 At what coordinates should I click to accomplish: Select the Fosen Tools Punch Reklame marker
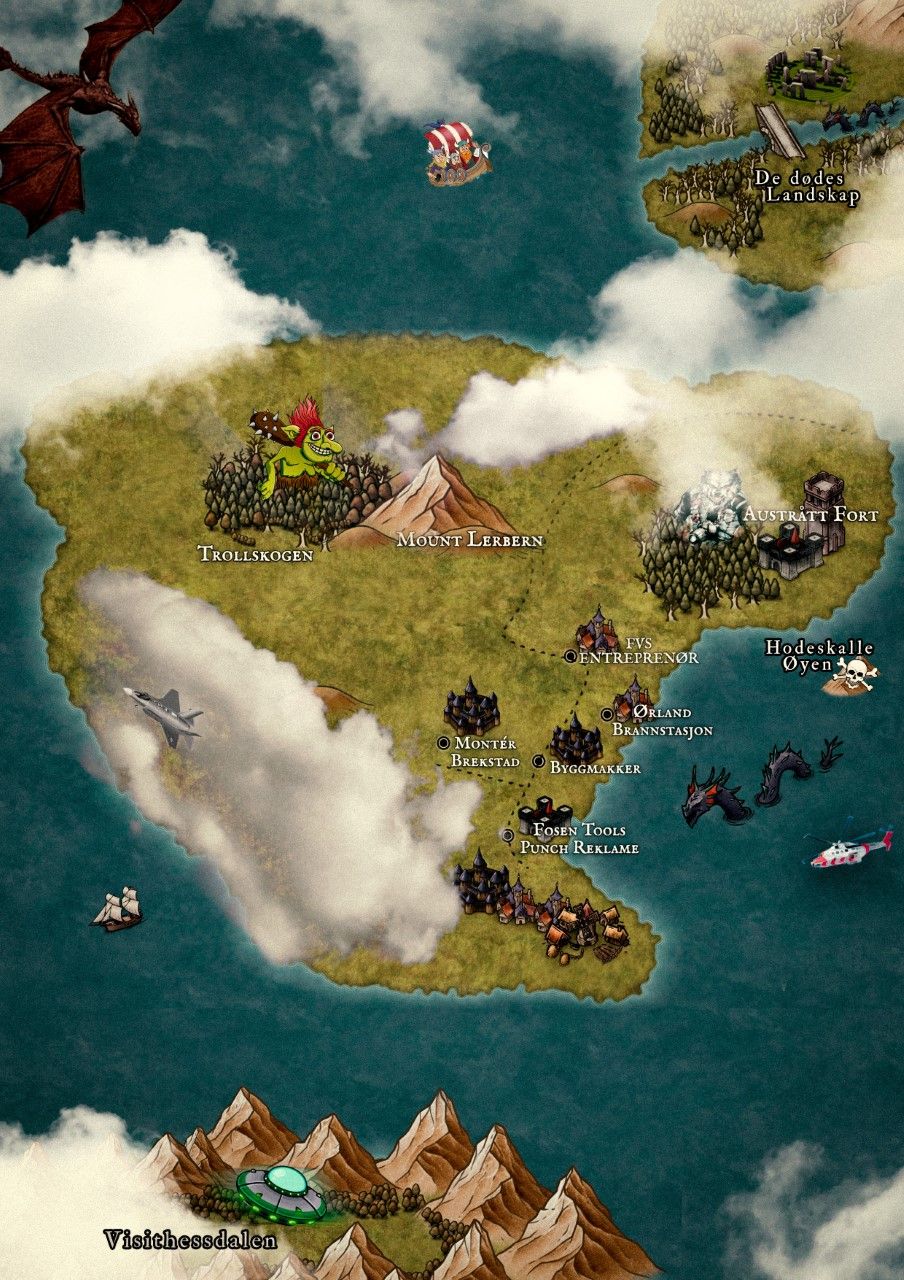pos(508,834)
